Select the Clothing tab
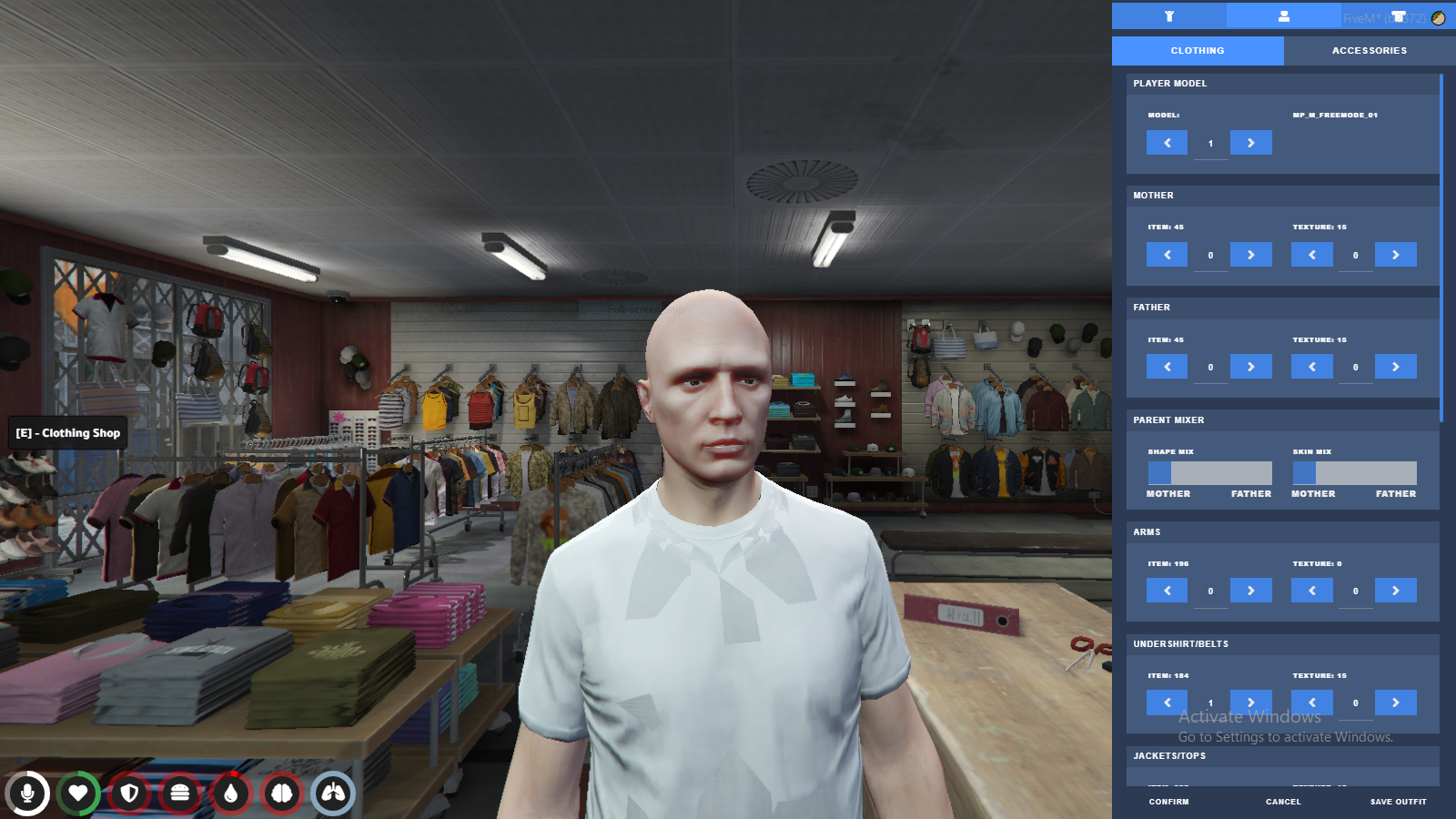The width and height of the screenshot is (1456, 819). [x=1198, y=51]
